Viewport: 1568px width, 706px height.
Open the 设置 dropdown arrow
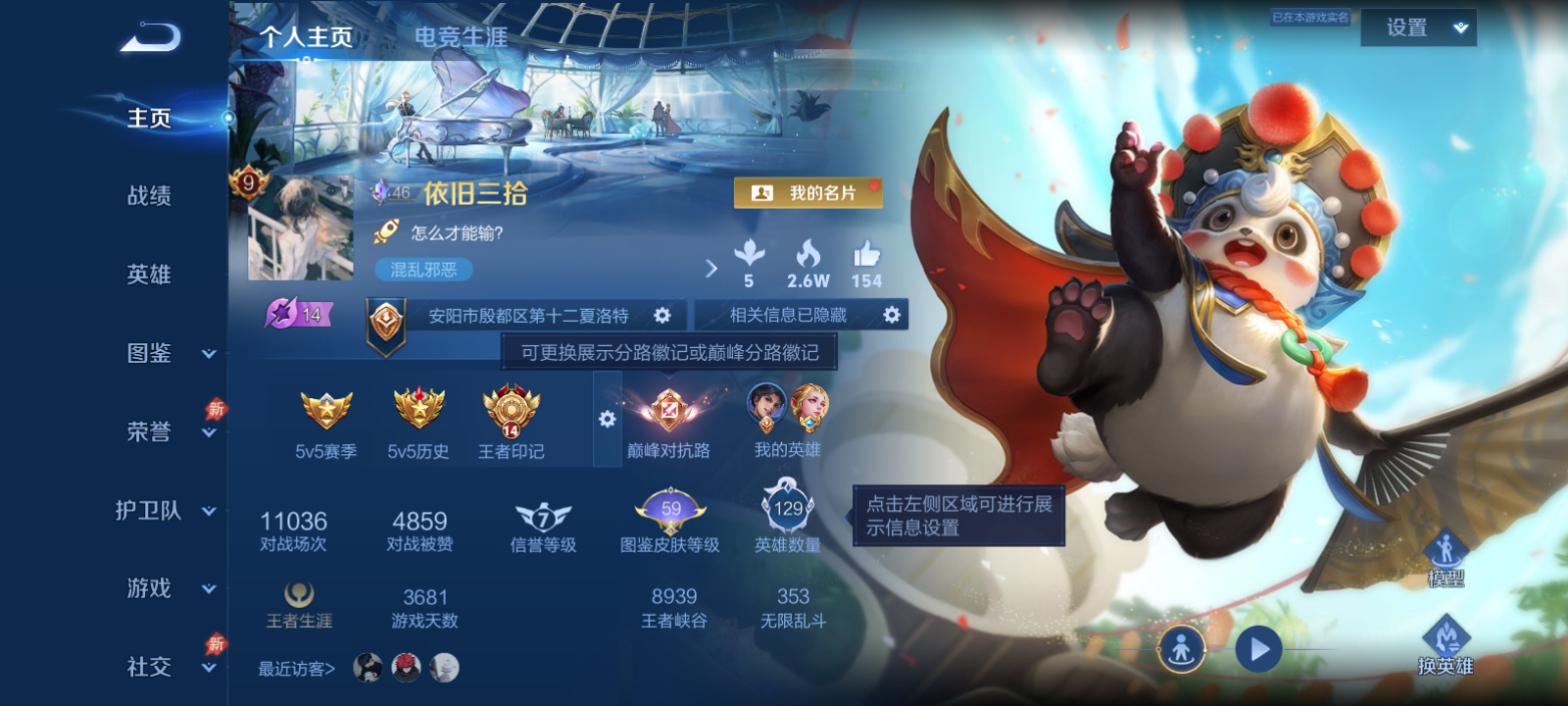pos(1460,27)
